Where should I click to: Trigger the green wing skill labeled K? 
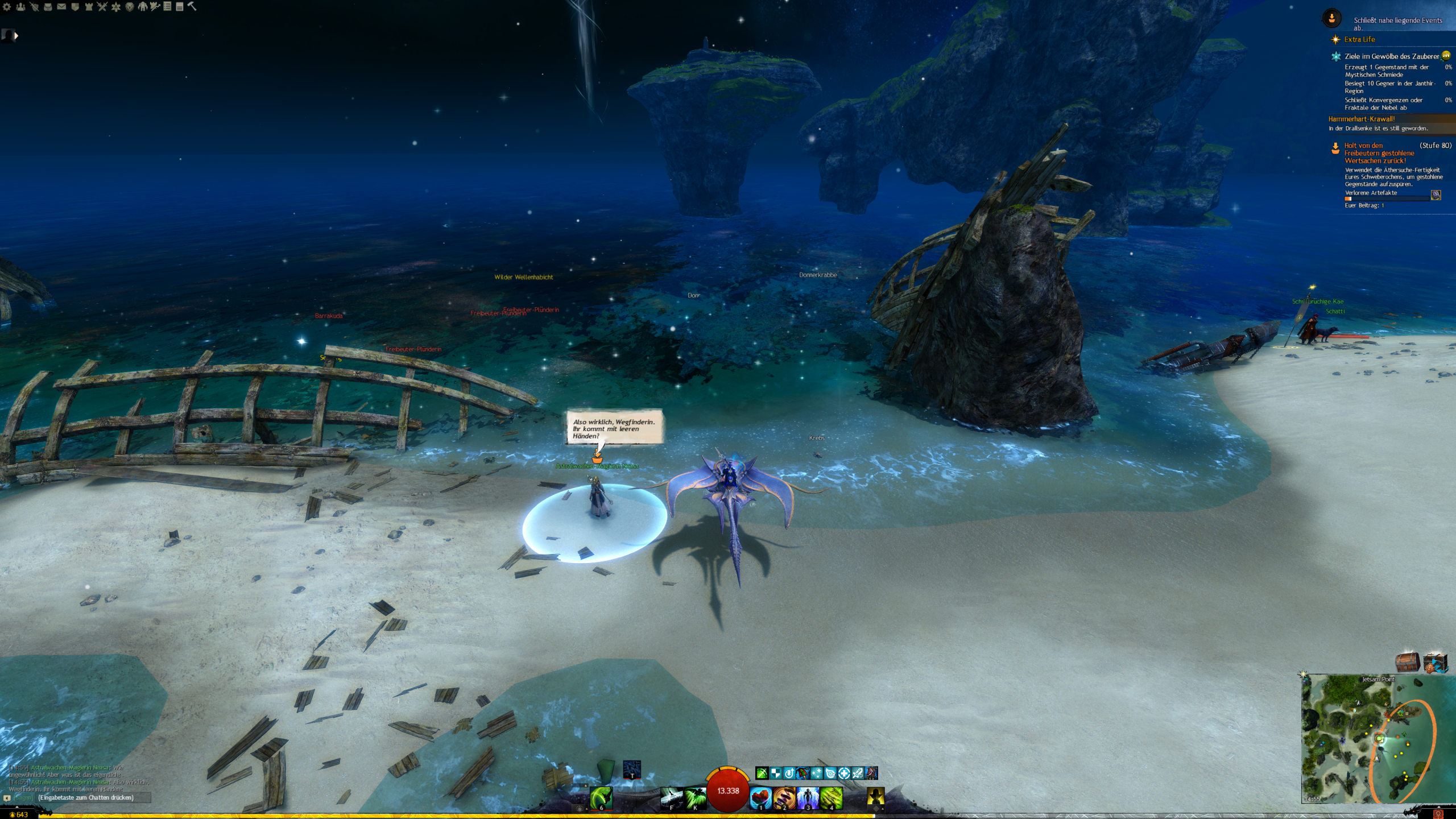pos(694,798)
